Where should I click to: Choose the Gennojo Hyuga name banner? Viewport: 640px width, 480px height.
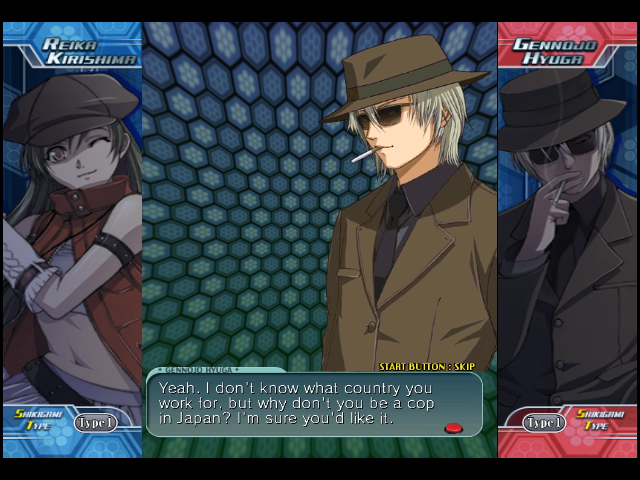click(x=556, y=51)
